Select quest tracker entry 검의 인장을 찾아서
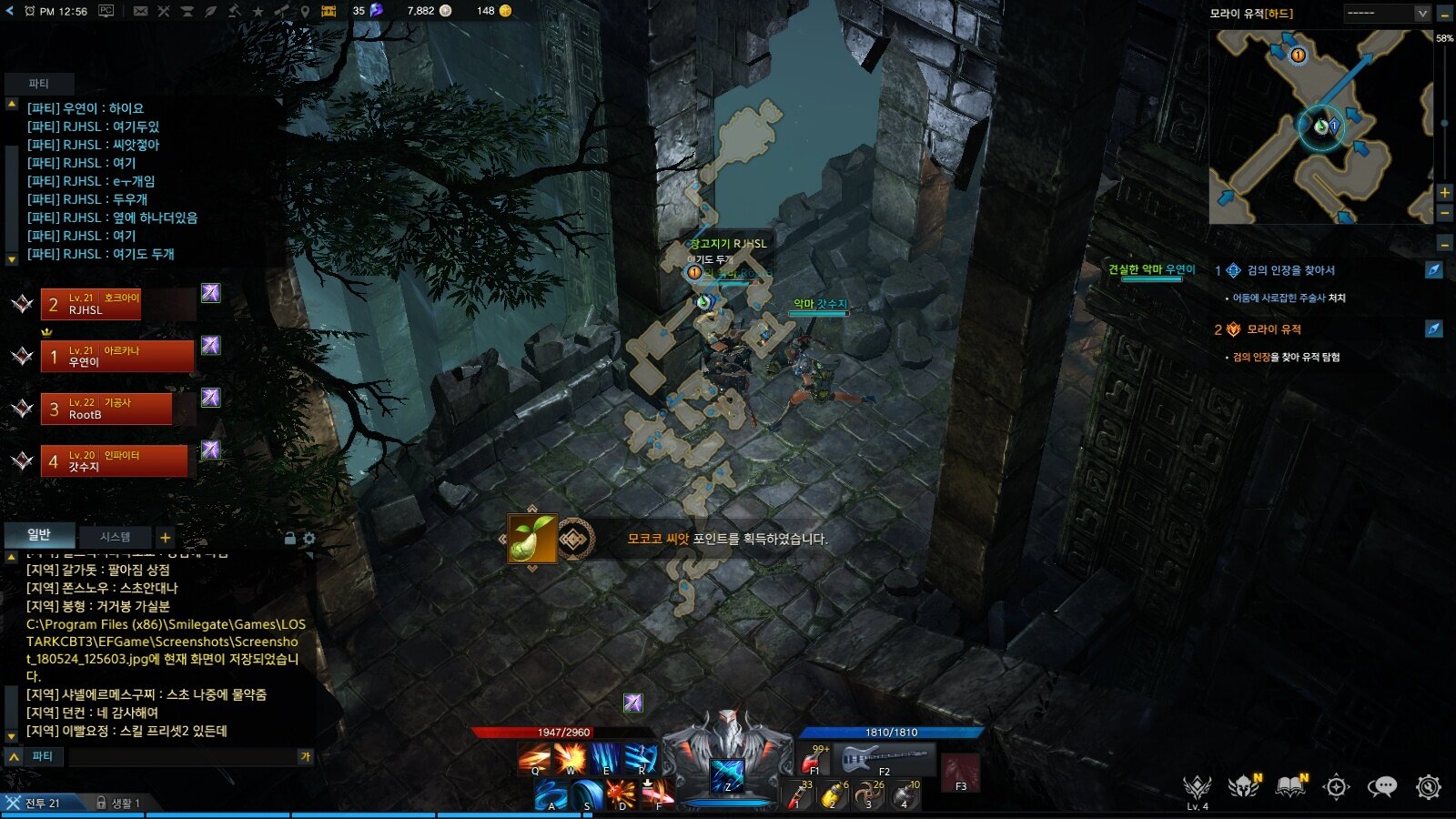Screen dimensions: 1456x819 pyautogui.click(x=1290, y=270)
